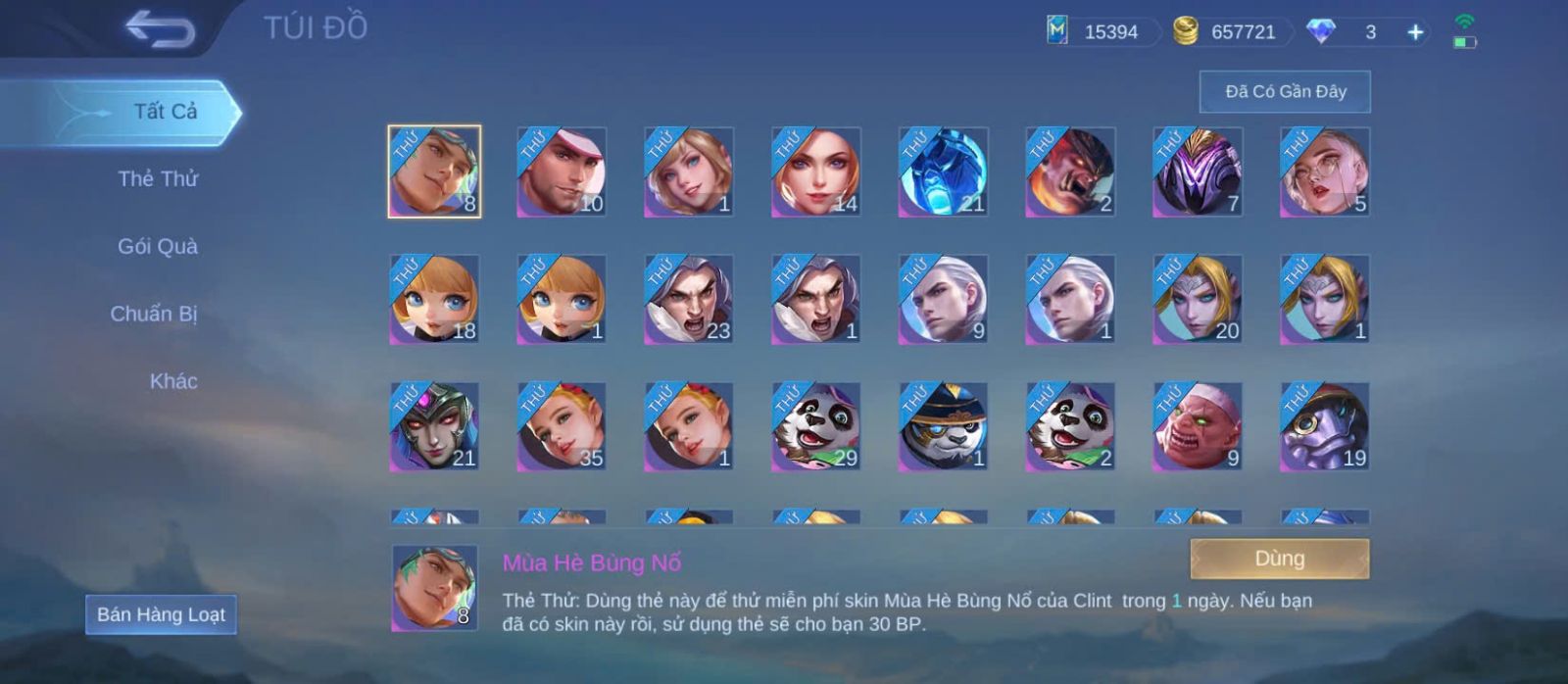The image size is (1568, 684).
Task: Choose the Khác category
Action: 173,382
